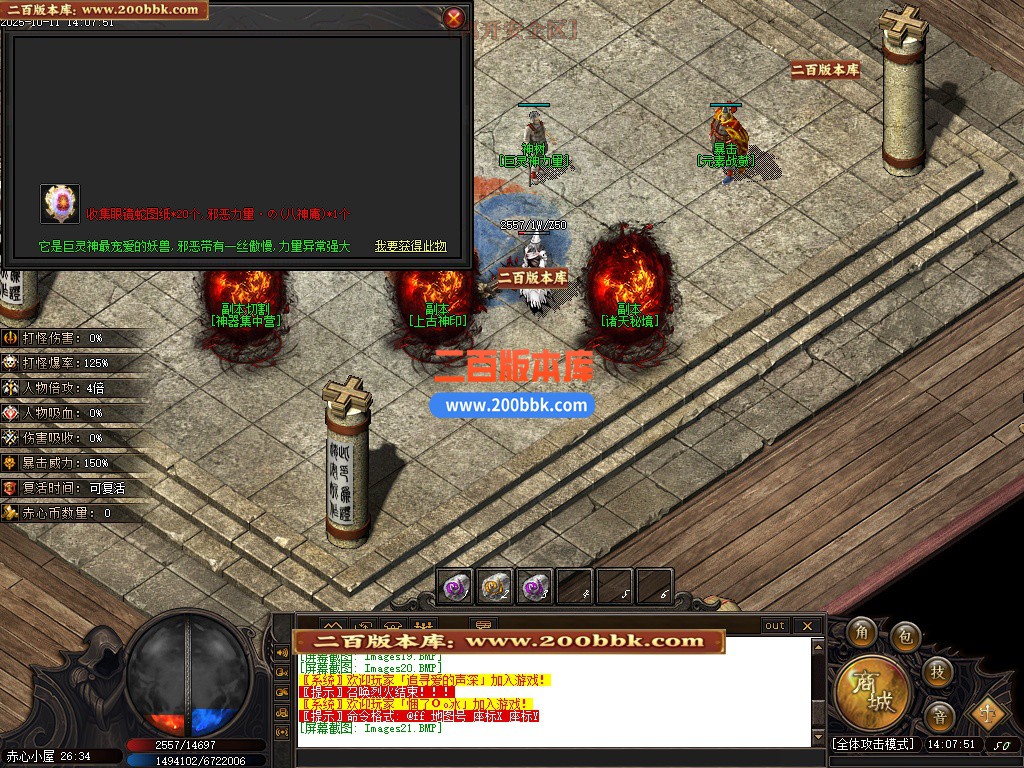
Task: Use the purple scroll in hotbar slot 3
Action: [535, 587]
